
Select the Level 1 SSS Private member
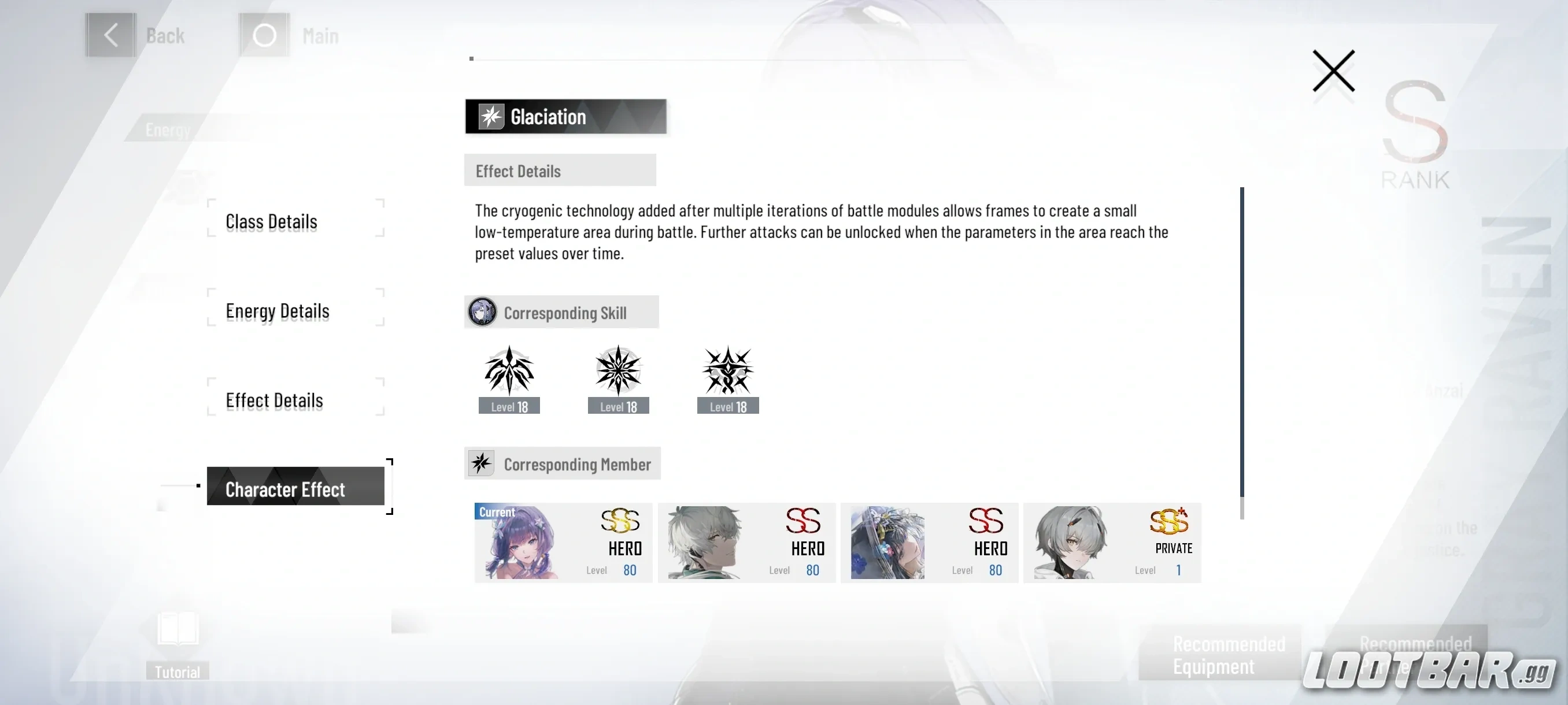pos(1112,543)
